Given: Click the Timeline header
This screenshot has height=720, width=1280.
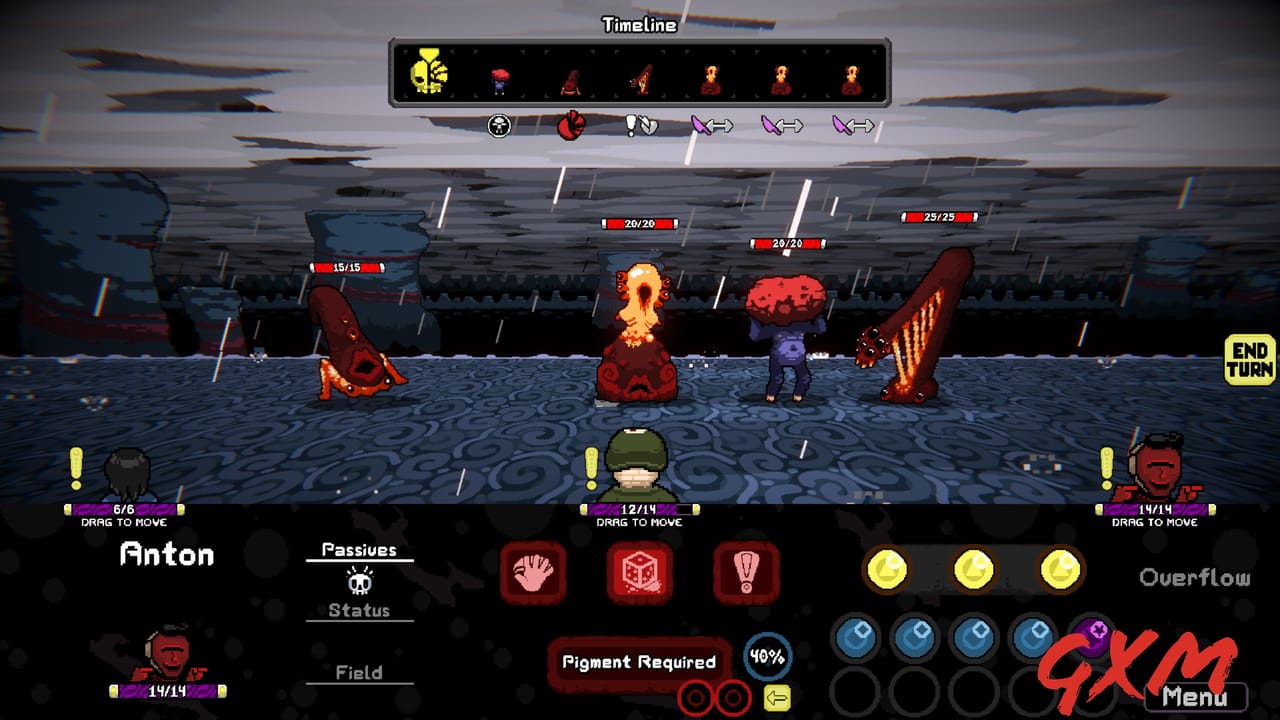Looking at the screenshot, I should point(638,24).
